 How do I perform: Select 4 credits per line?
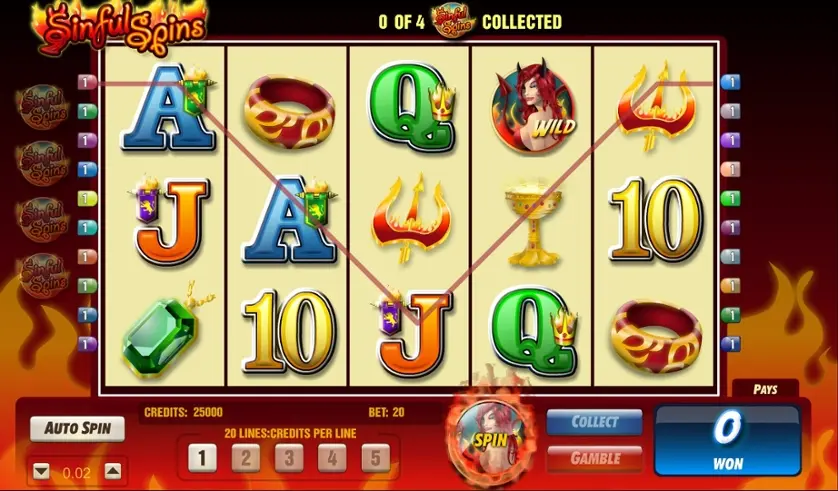(331, 458)
